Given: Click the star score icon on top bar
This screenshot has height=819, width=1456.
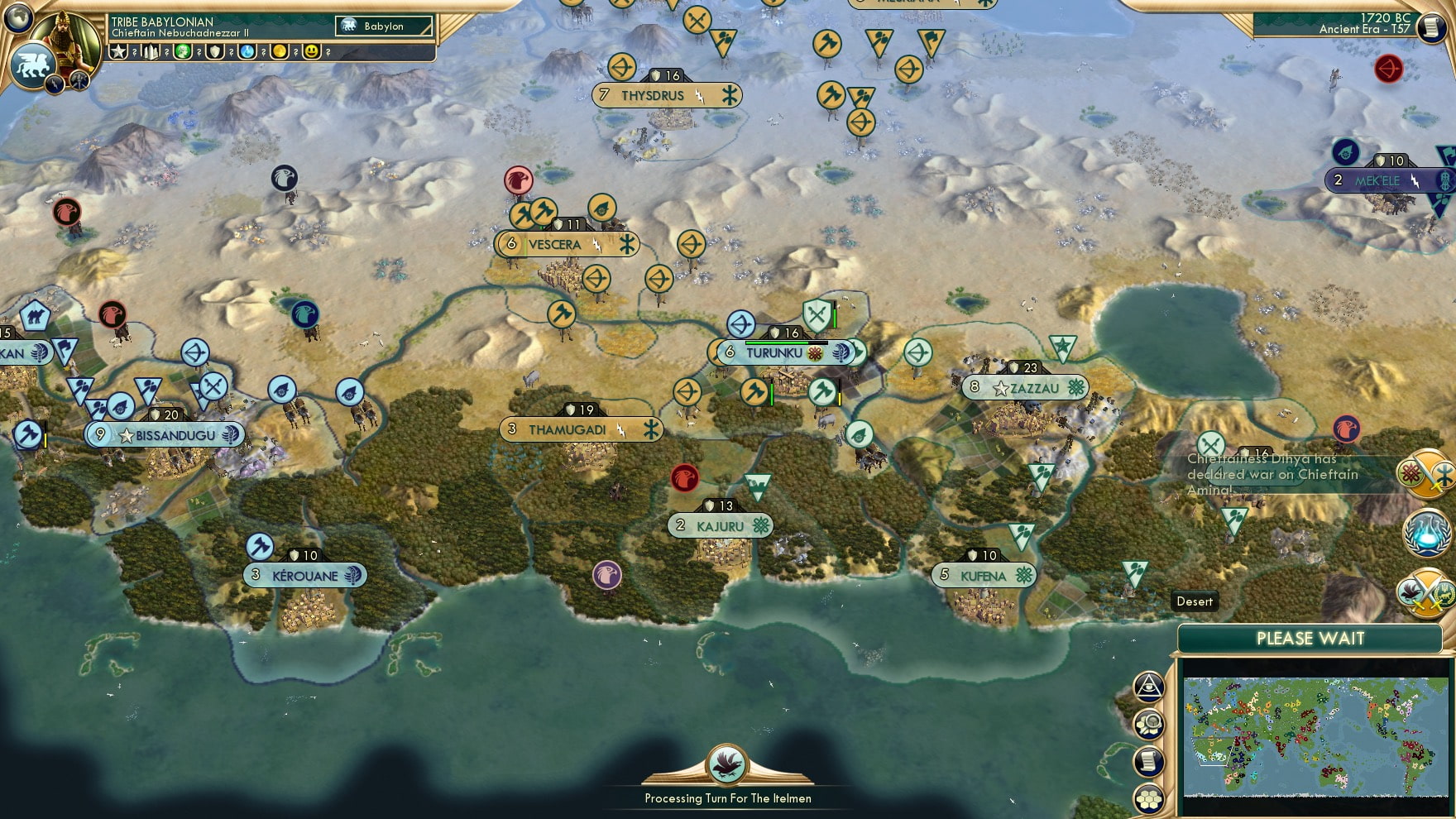Looking at the screenshot, I should pos(119,52).
